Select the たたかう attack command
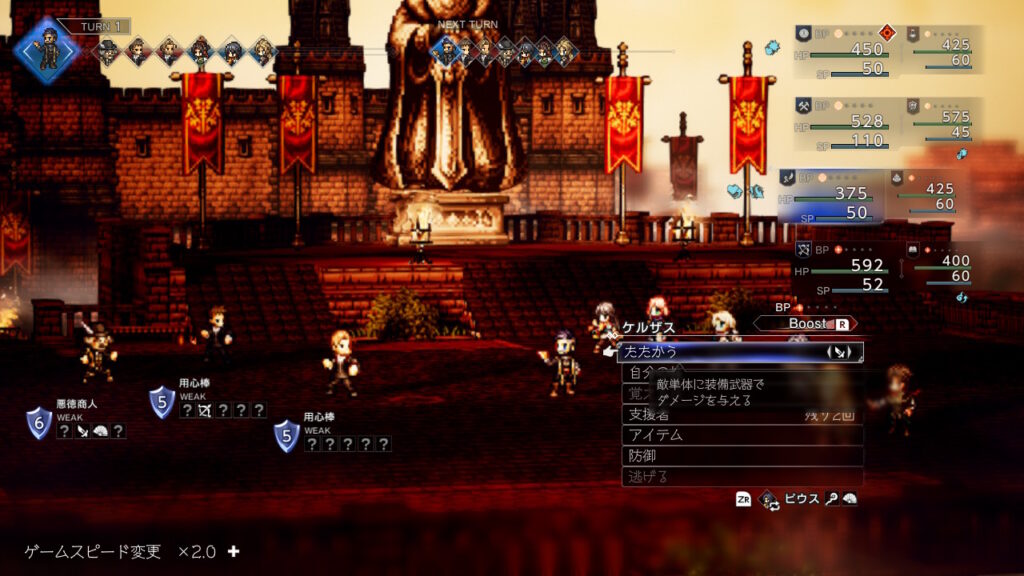This screenshot has width=1024, height=576. click(x=740, y=352)
